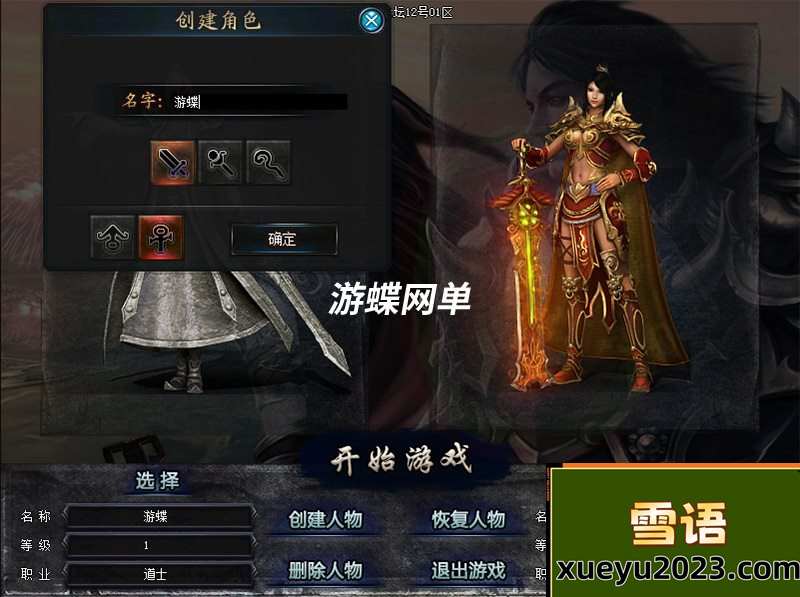Viewport: 800px width, 597px height.
Task: Exit via 退出游戏 button
Action: click(x=468, y=571)
